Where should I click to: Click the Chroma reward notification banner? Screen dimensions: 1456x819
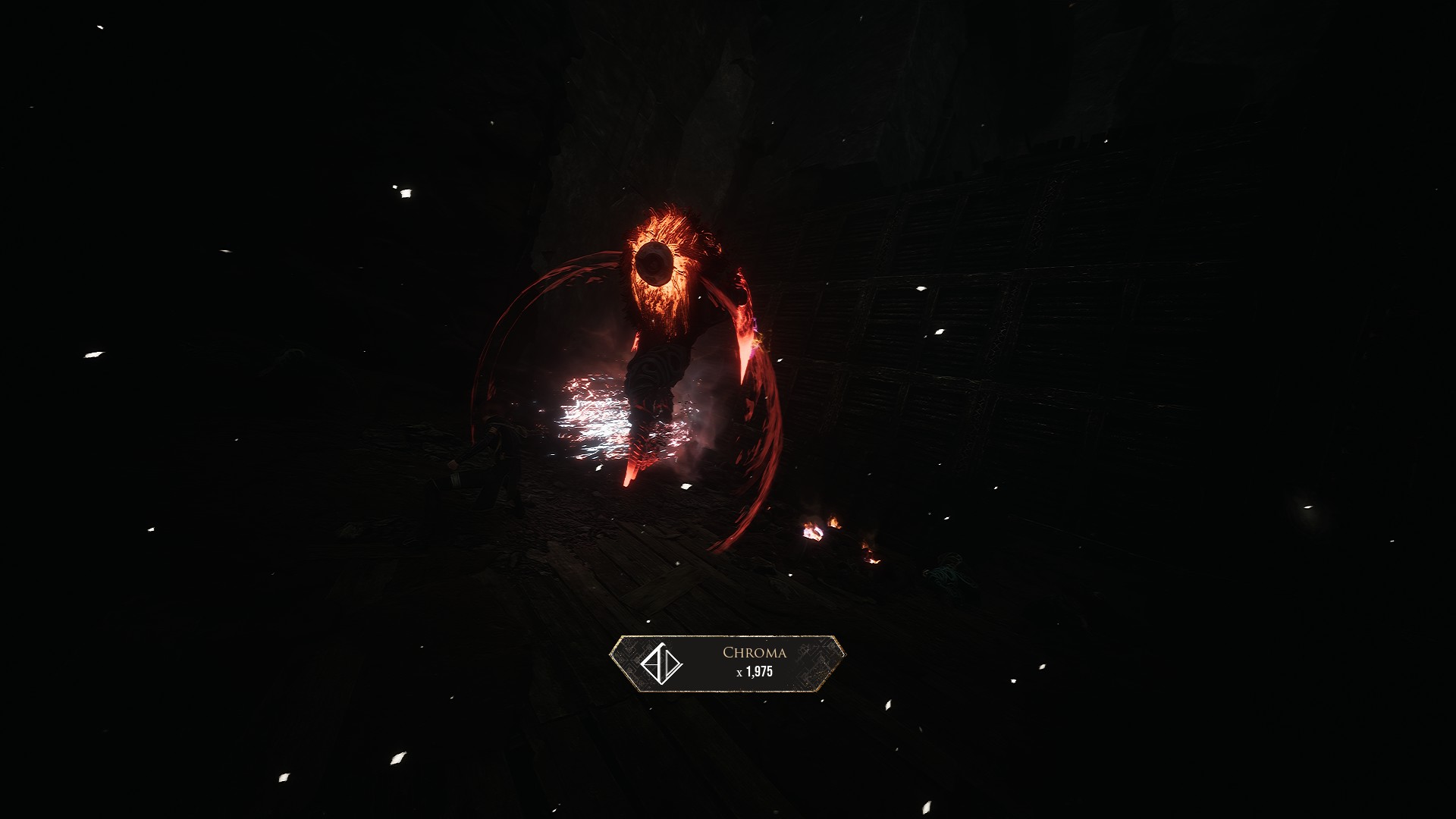pyautogui.click(x=727, y=664)
